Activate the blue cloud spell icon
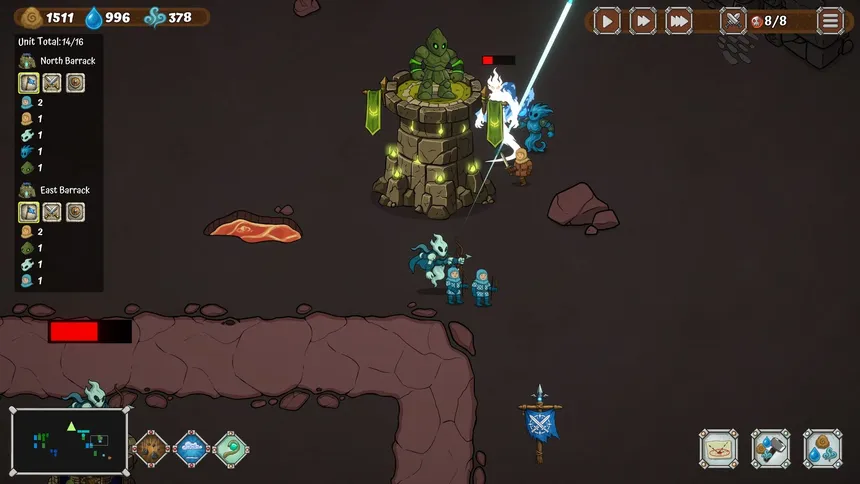 (x=191, y=449)
